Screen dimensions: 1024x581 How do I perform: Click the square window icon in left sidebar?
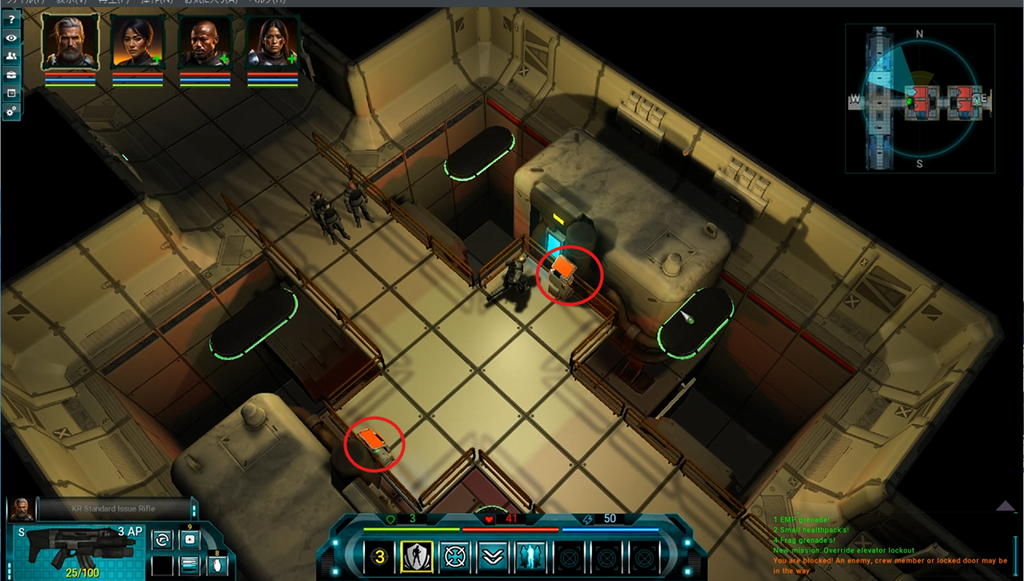[x=11, y=93]
